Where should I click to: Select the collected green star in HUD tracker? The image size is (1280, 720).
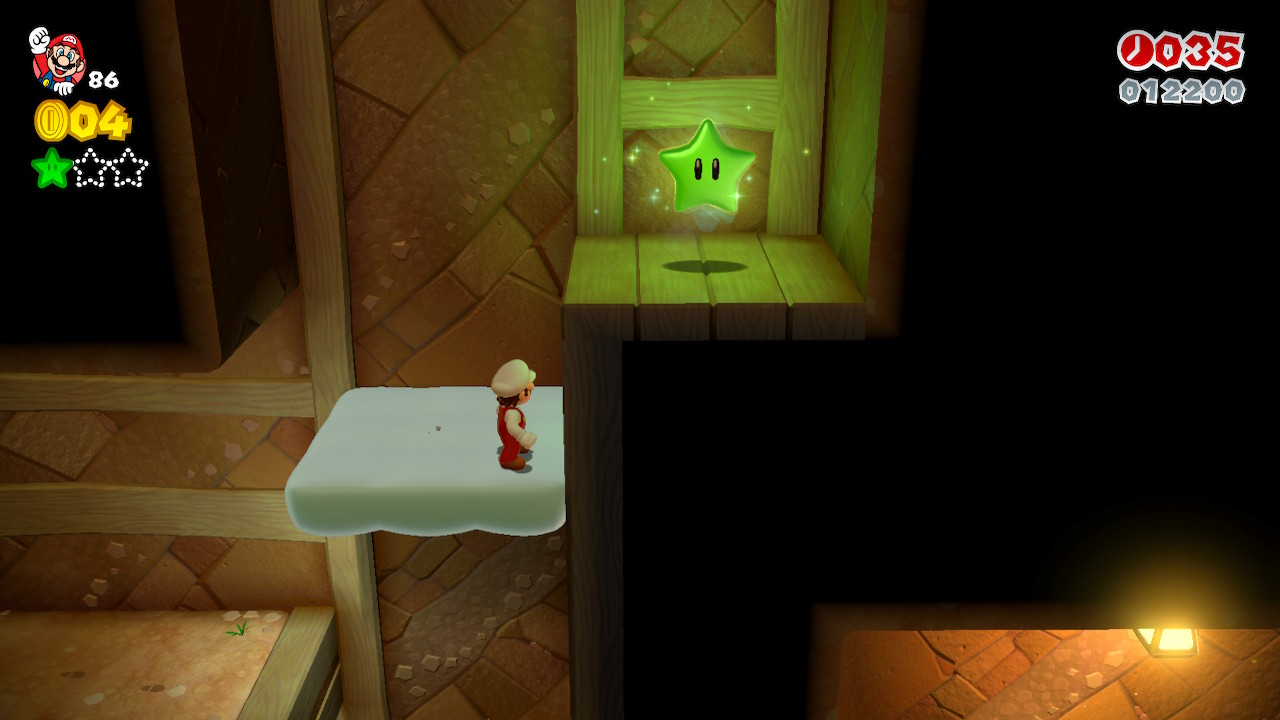point(51,168)
